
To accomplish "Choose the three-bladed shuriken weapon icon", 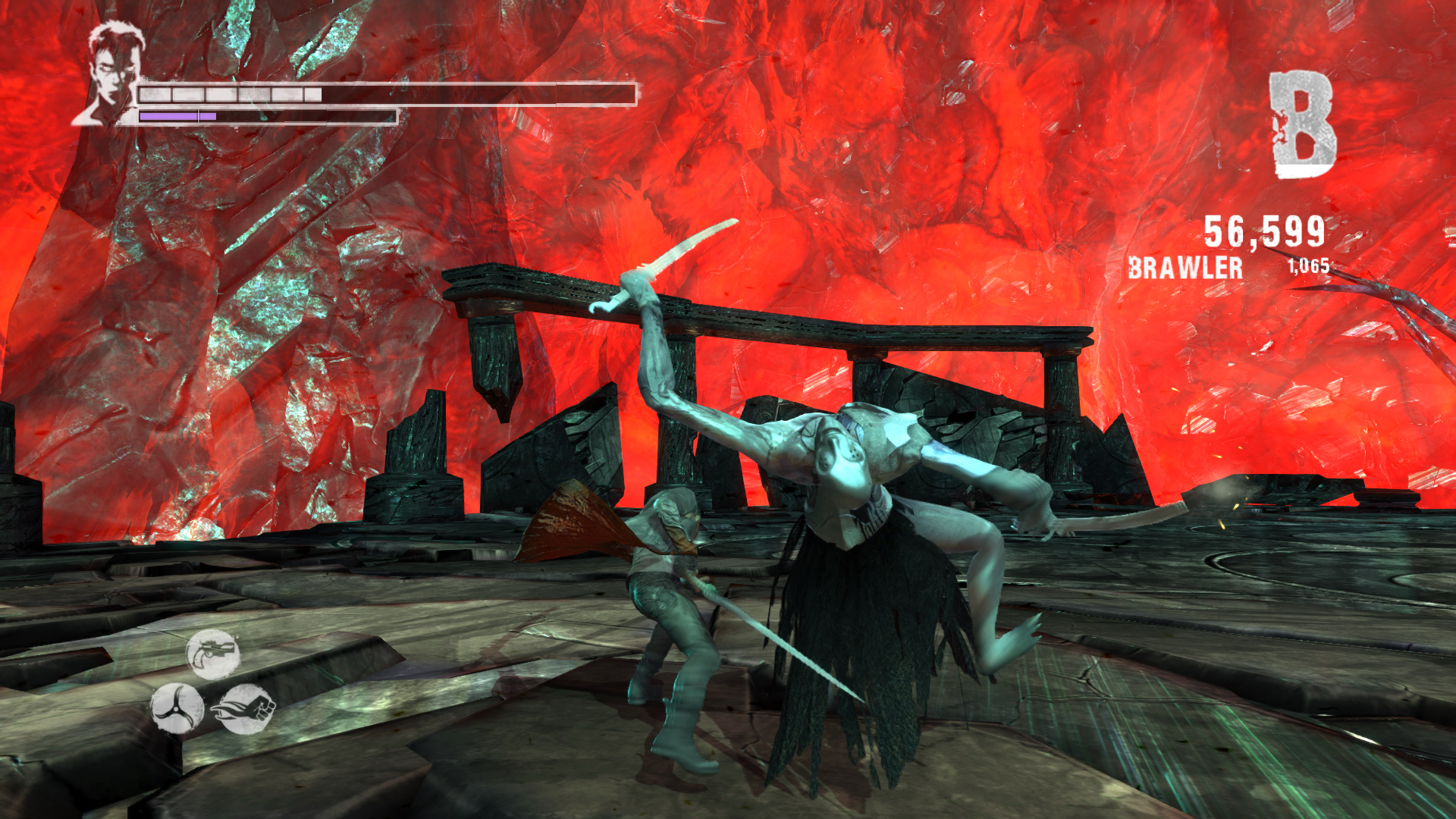I will point(177,708).
